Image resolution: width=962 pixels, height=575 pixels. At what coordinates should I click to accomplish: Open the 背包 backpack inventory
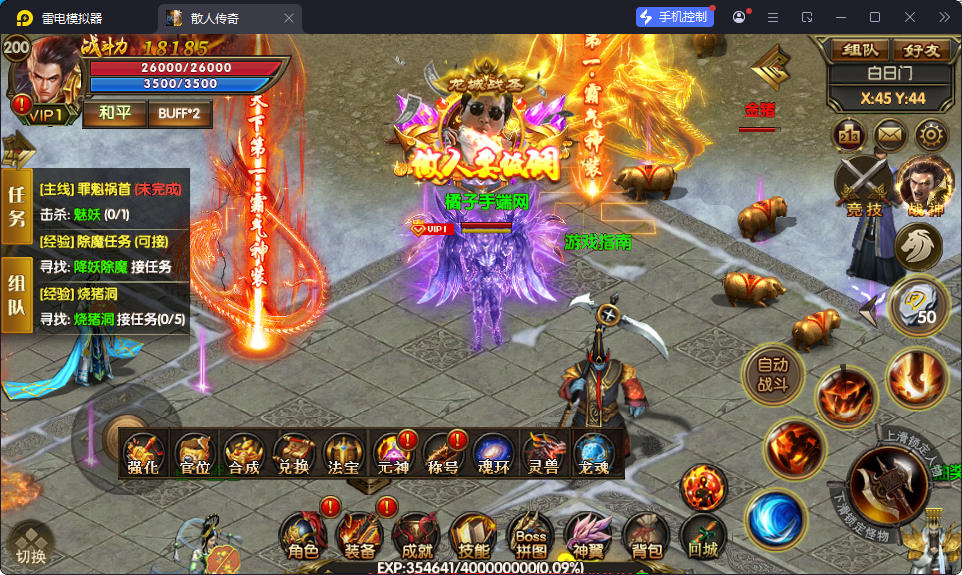point(647,535)
